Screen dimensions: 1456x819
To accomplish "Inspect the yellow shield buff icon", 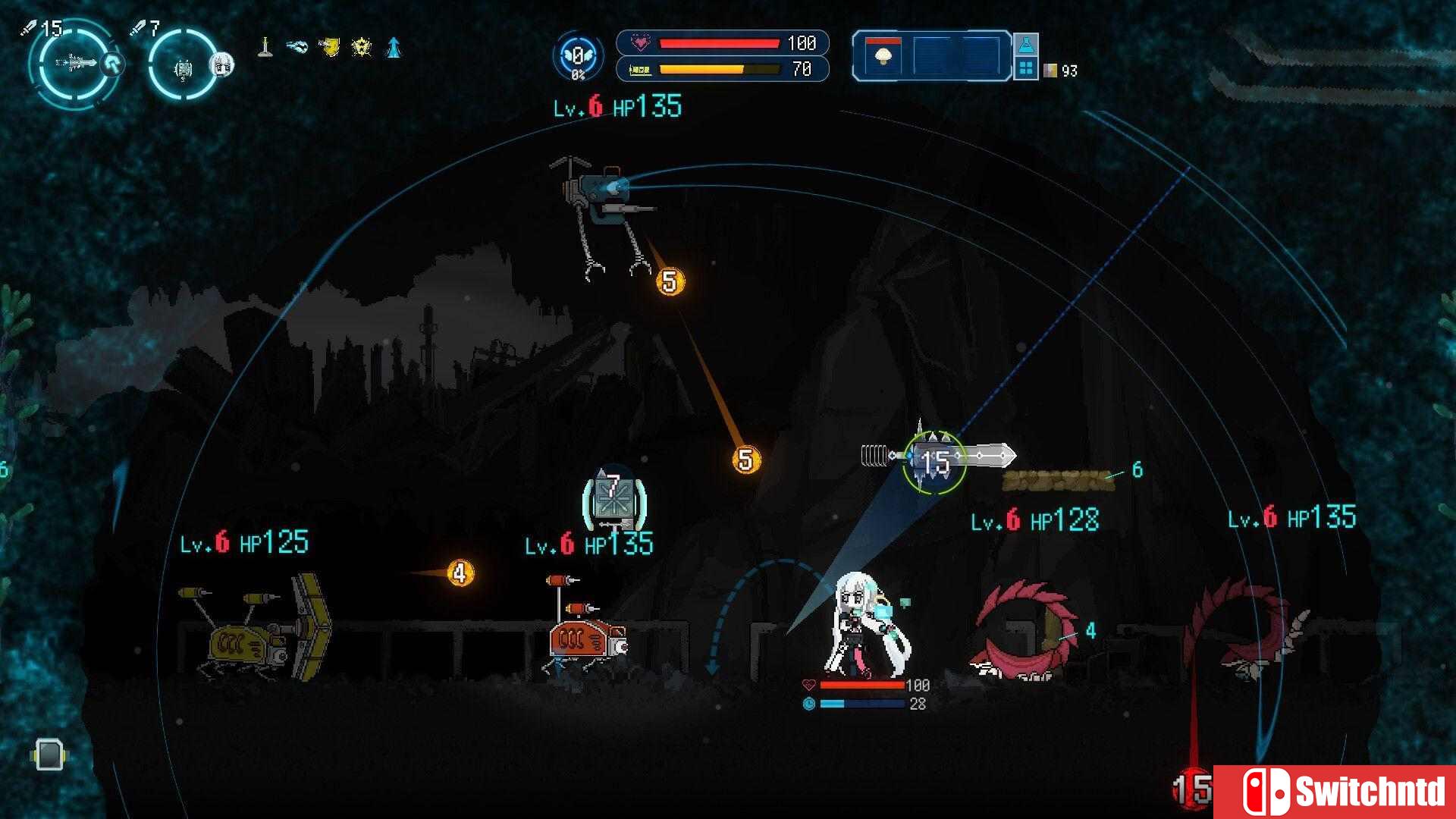I will [x=329, y=47].
